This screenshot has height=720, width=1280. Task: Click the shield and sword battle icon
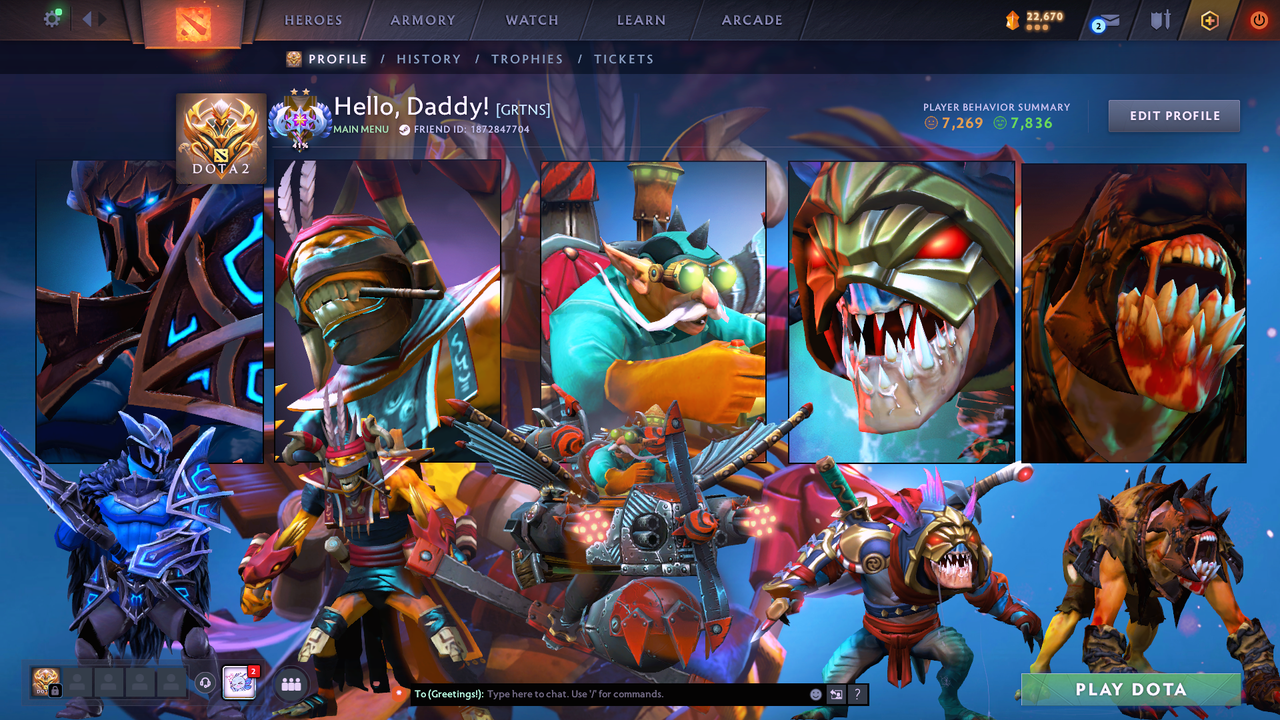(1162, 20)
